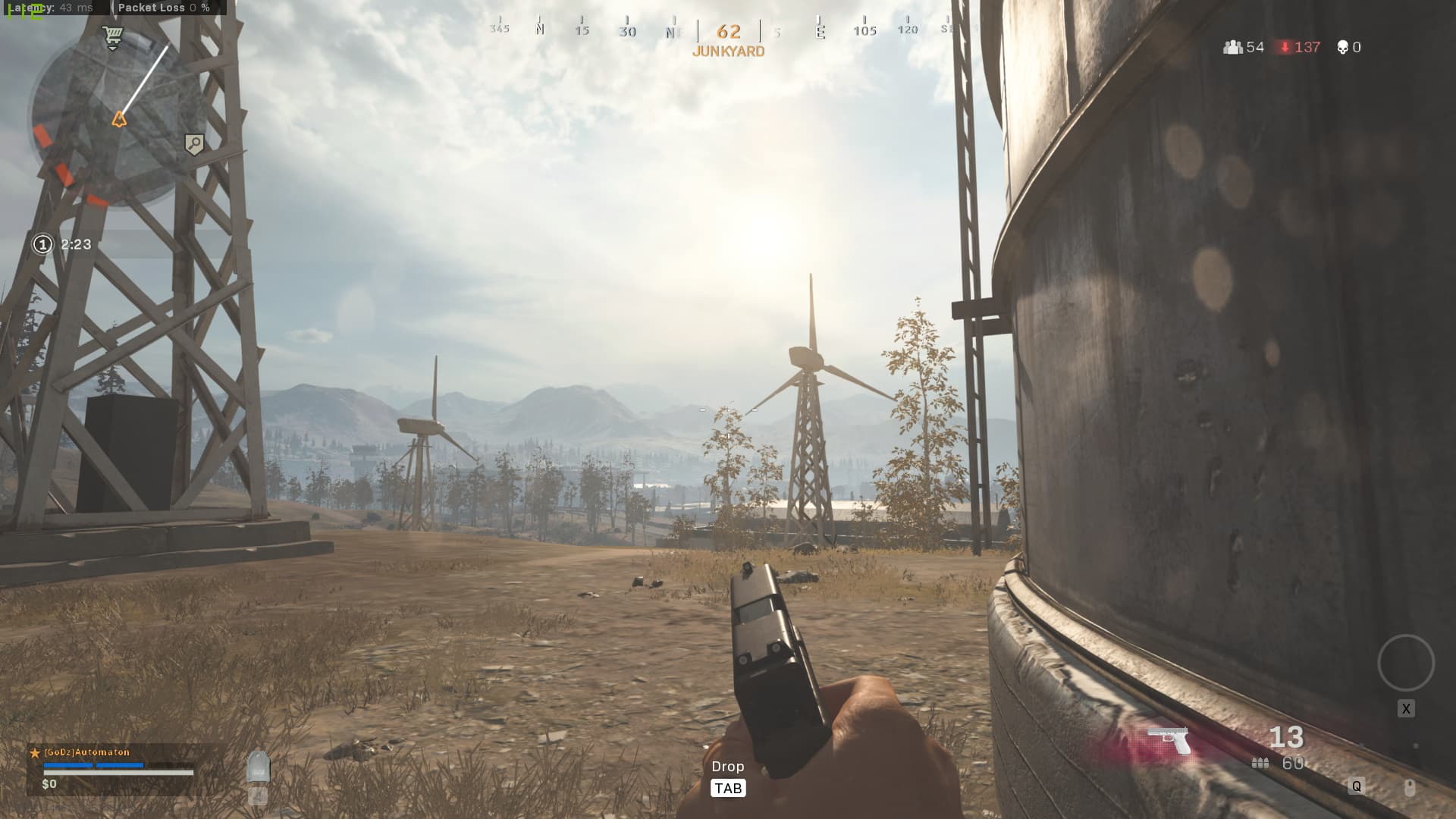Click the players remaining icon
The image size is (1456, 819).
(1233, 47)
